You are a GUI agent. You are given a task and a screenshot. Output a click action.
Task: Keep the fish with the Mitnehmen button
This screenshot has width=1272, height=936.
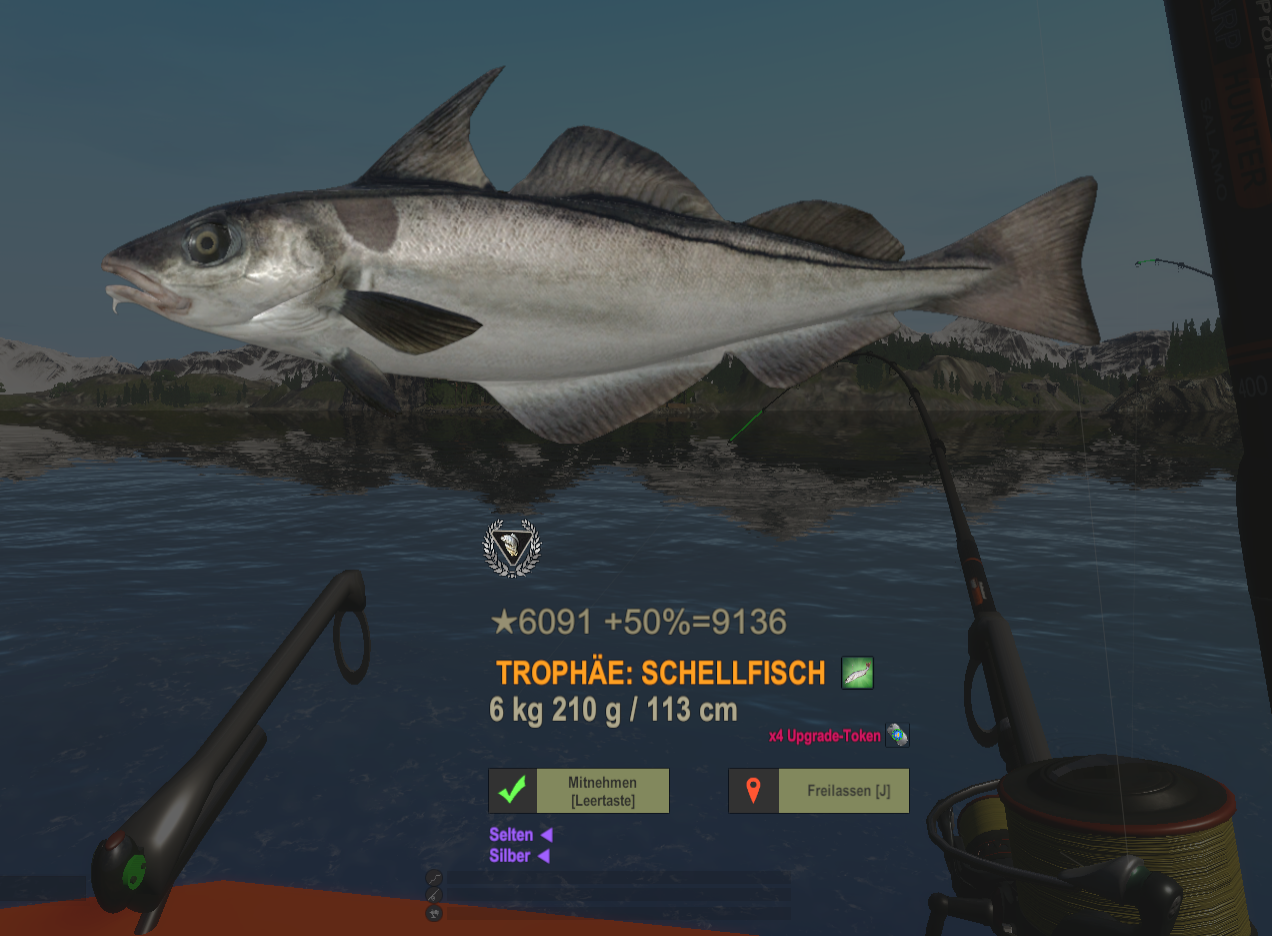click(x=579, y=791)
